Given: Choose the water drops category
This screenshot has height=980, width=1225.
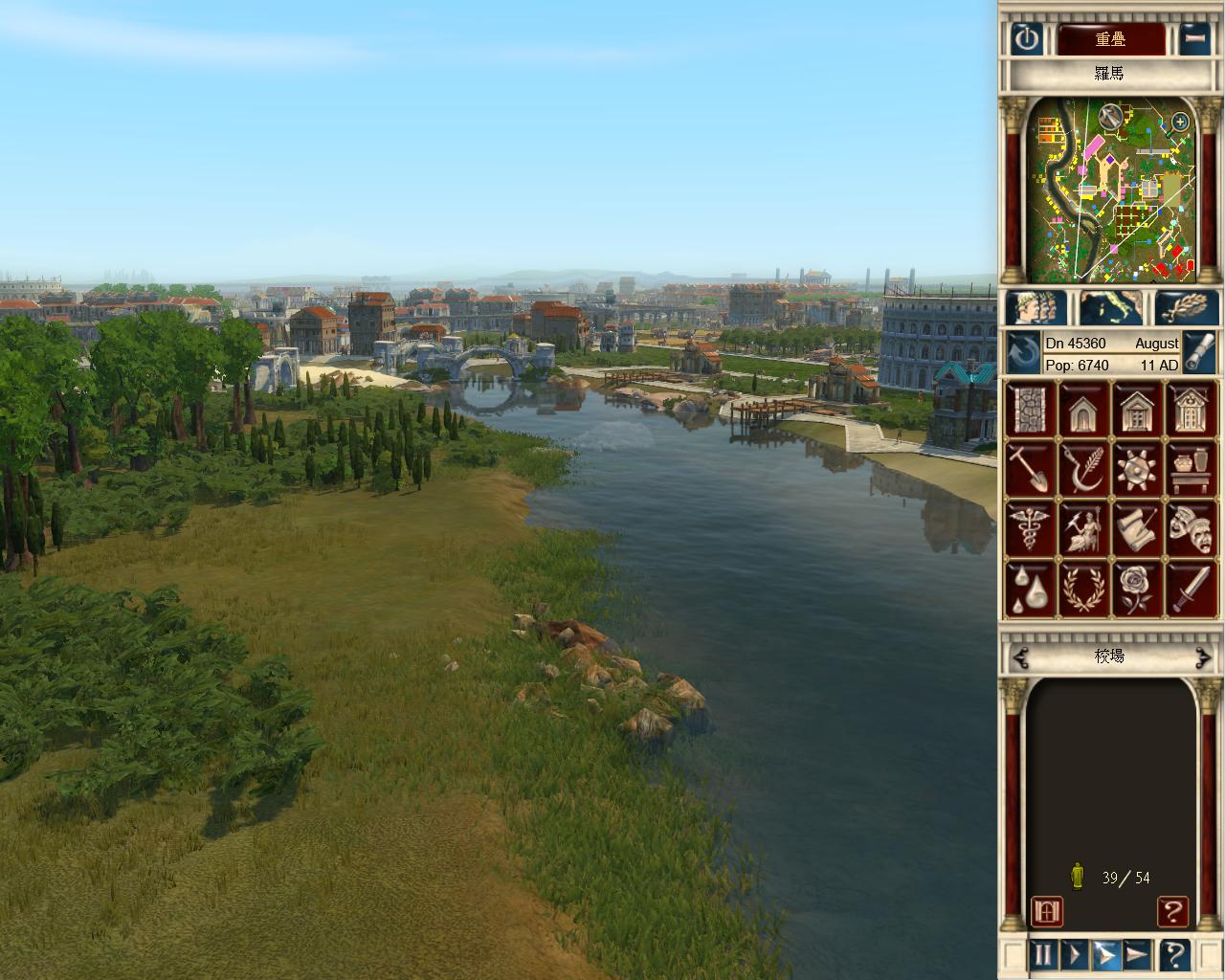Looking at the screenshot, I should click(x=1031, y=589).
